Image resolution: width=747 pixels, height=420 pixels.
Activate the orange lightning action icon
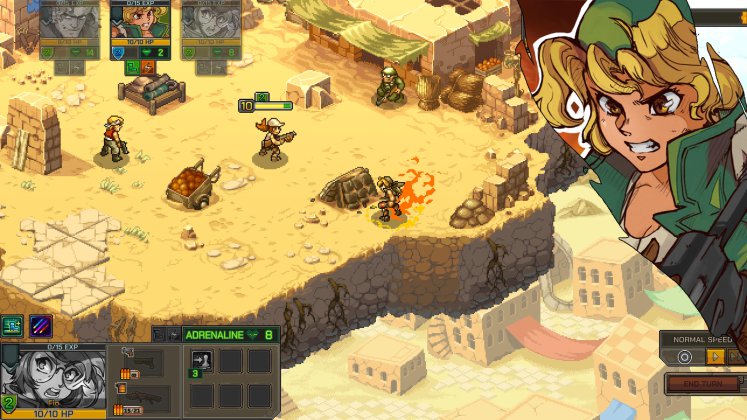pos(147,68)
